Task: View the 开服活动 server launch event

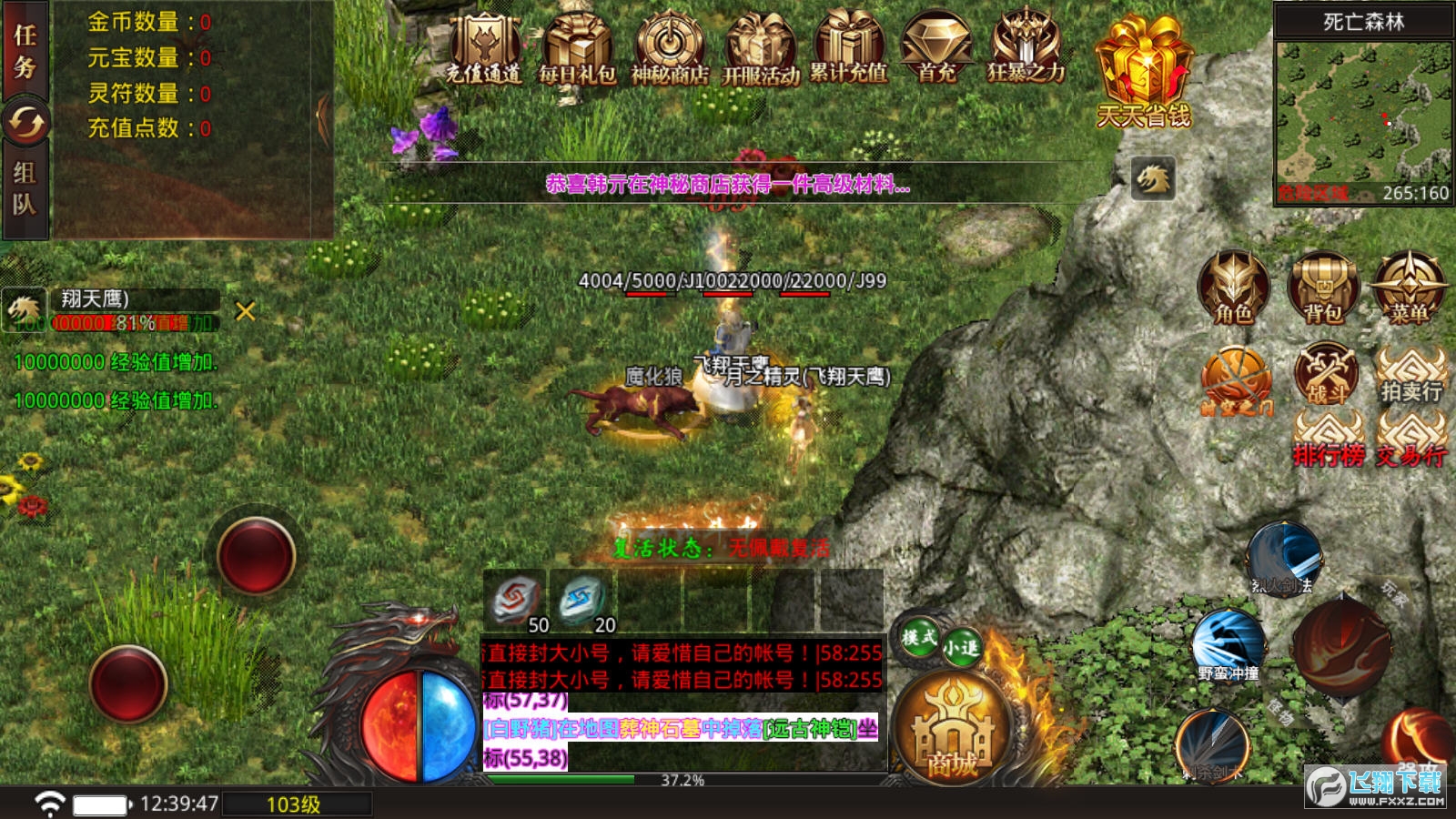Action: [x=761, y=49]
